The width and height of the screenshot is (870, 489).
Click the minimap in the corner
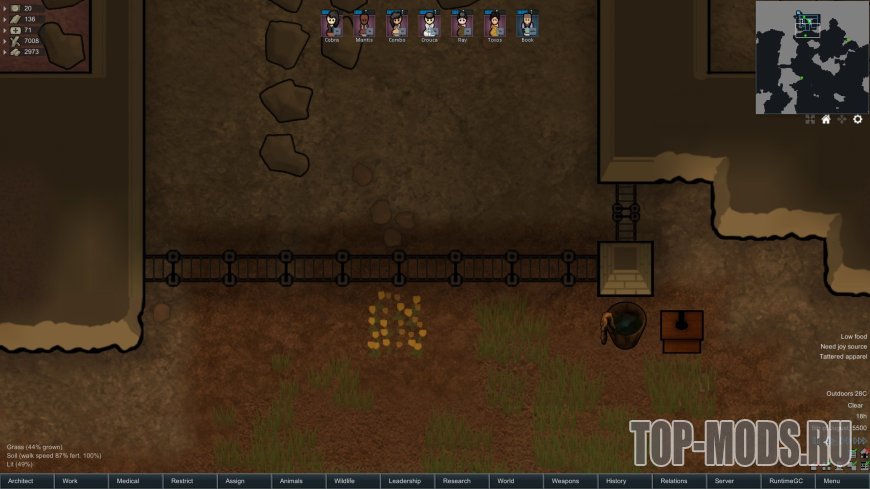point(811,56)
